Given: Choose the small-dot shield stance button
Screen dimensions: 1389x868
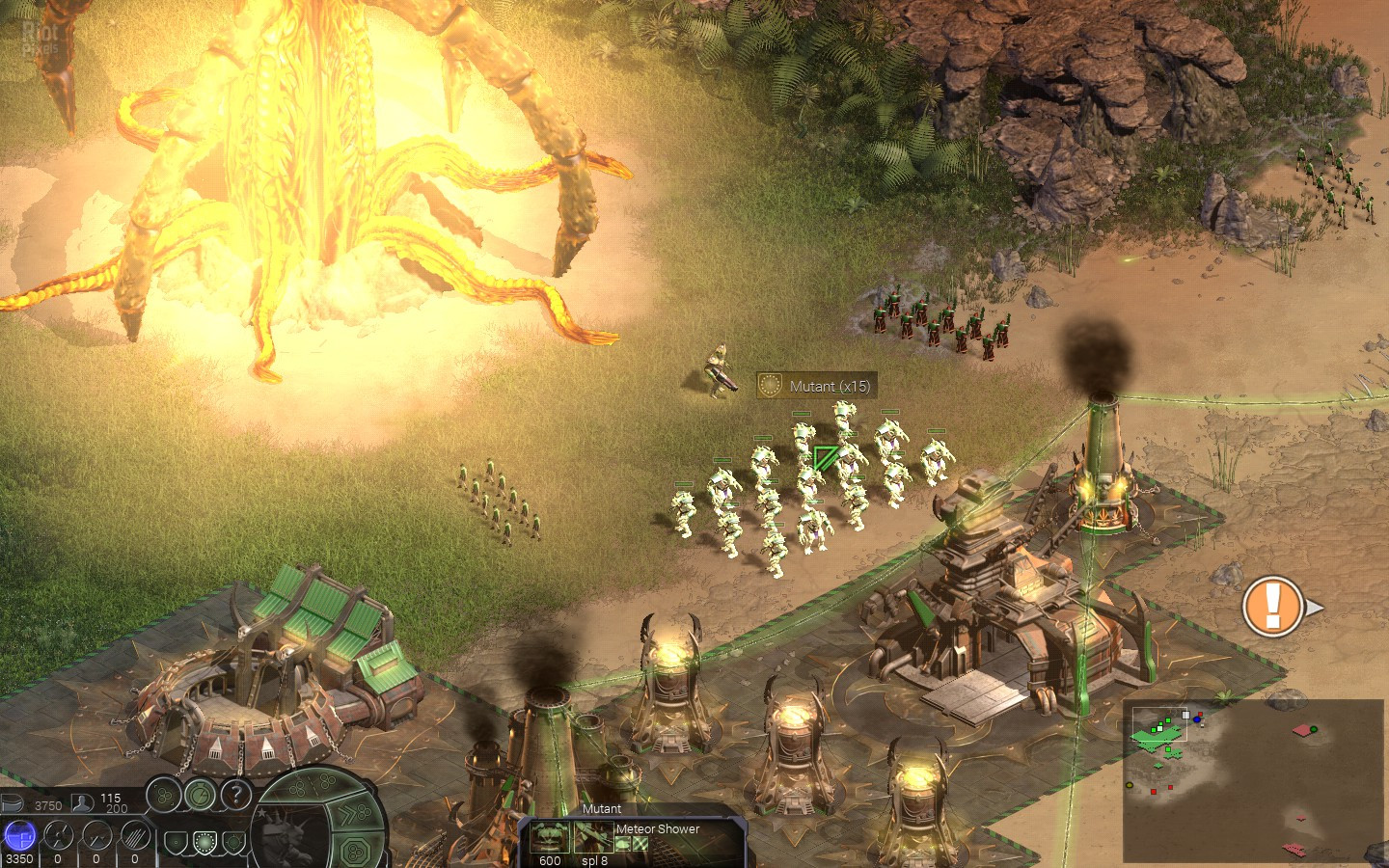Looking at the screenshot, I should pos(176,843).
